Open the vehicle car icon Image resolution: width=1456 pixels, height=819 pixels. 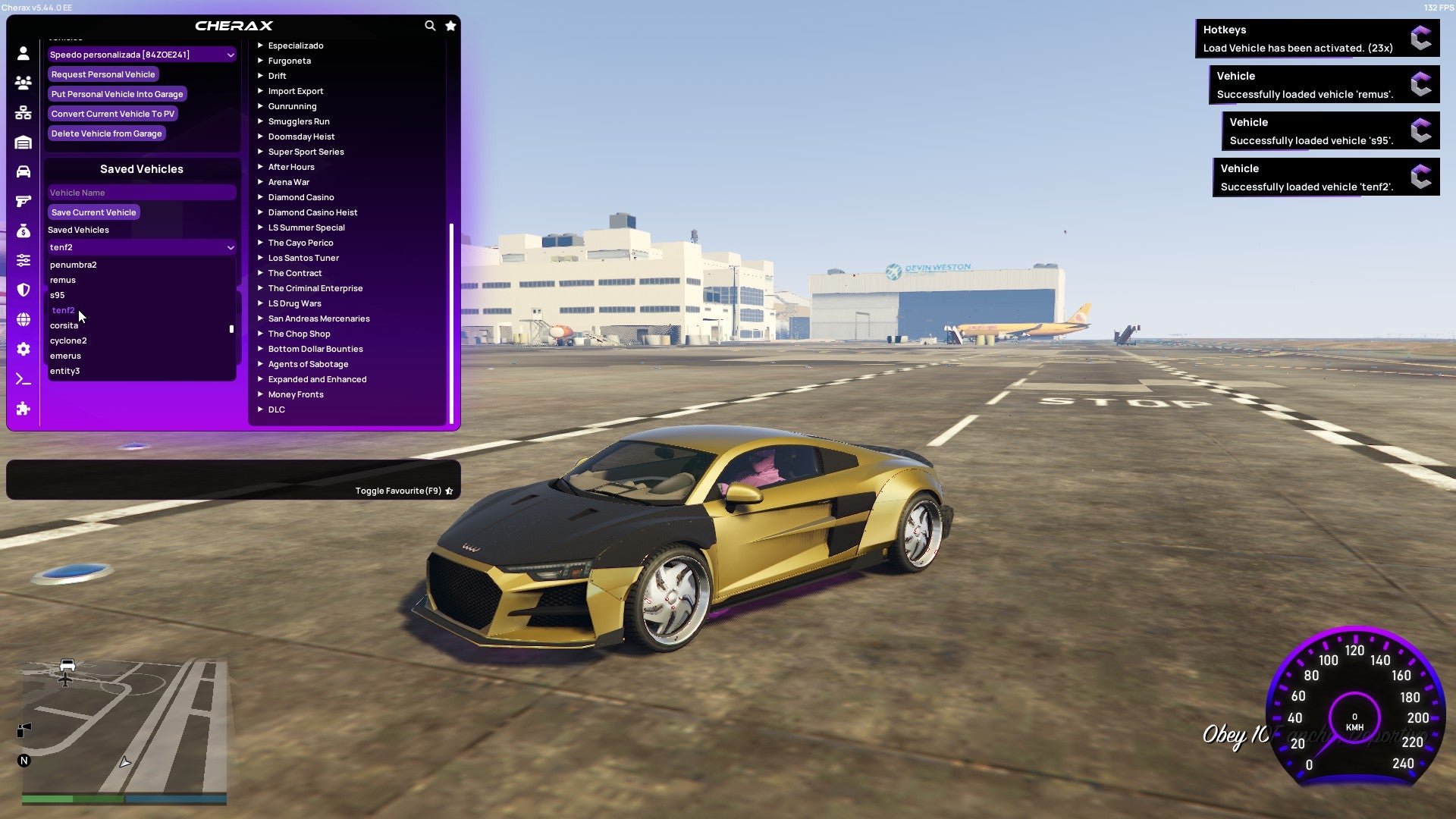tap(23, 172)
